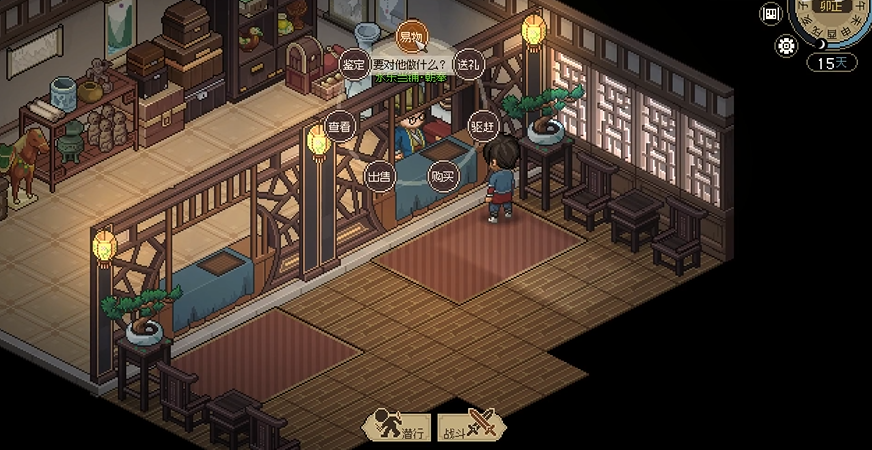
Task: Open the 出售 (sell) interaction
Action: tap(378, 176)
